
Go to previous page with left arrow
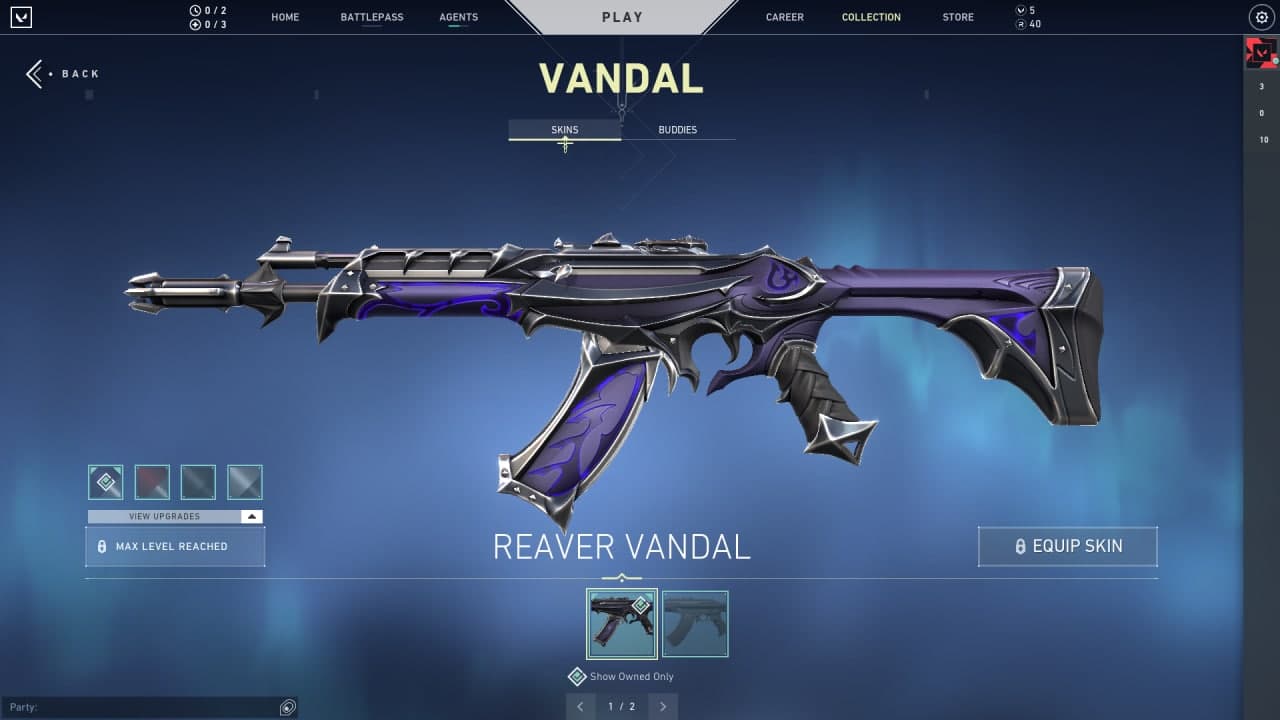click(581, 706)
